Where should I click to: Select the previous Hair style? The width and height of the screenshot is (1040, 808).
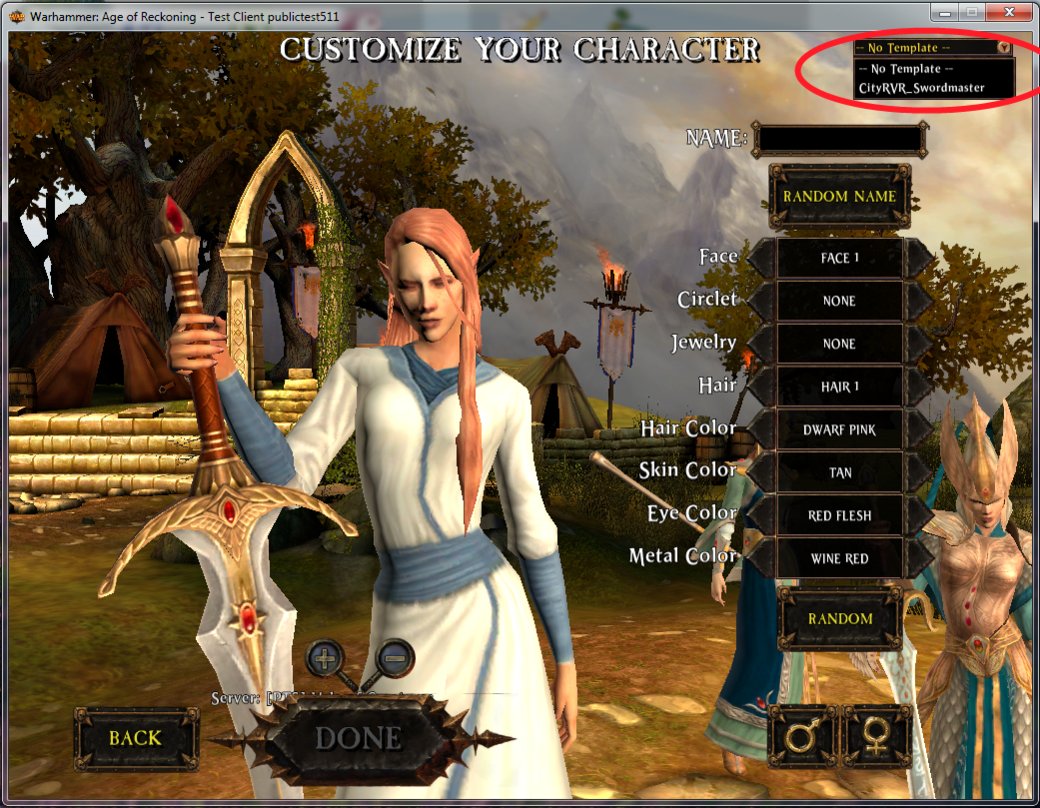click(760, 387)
